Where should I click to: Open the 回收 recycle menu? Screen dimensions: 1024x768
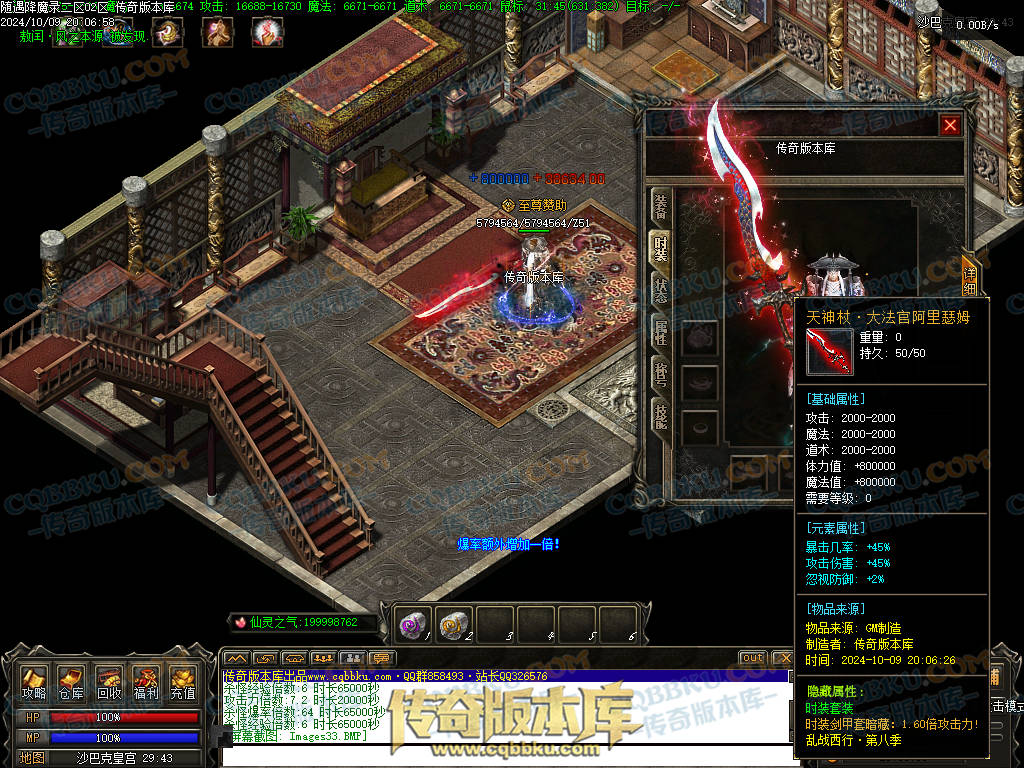108,683
